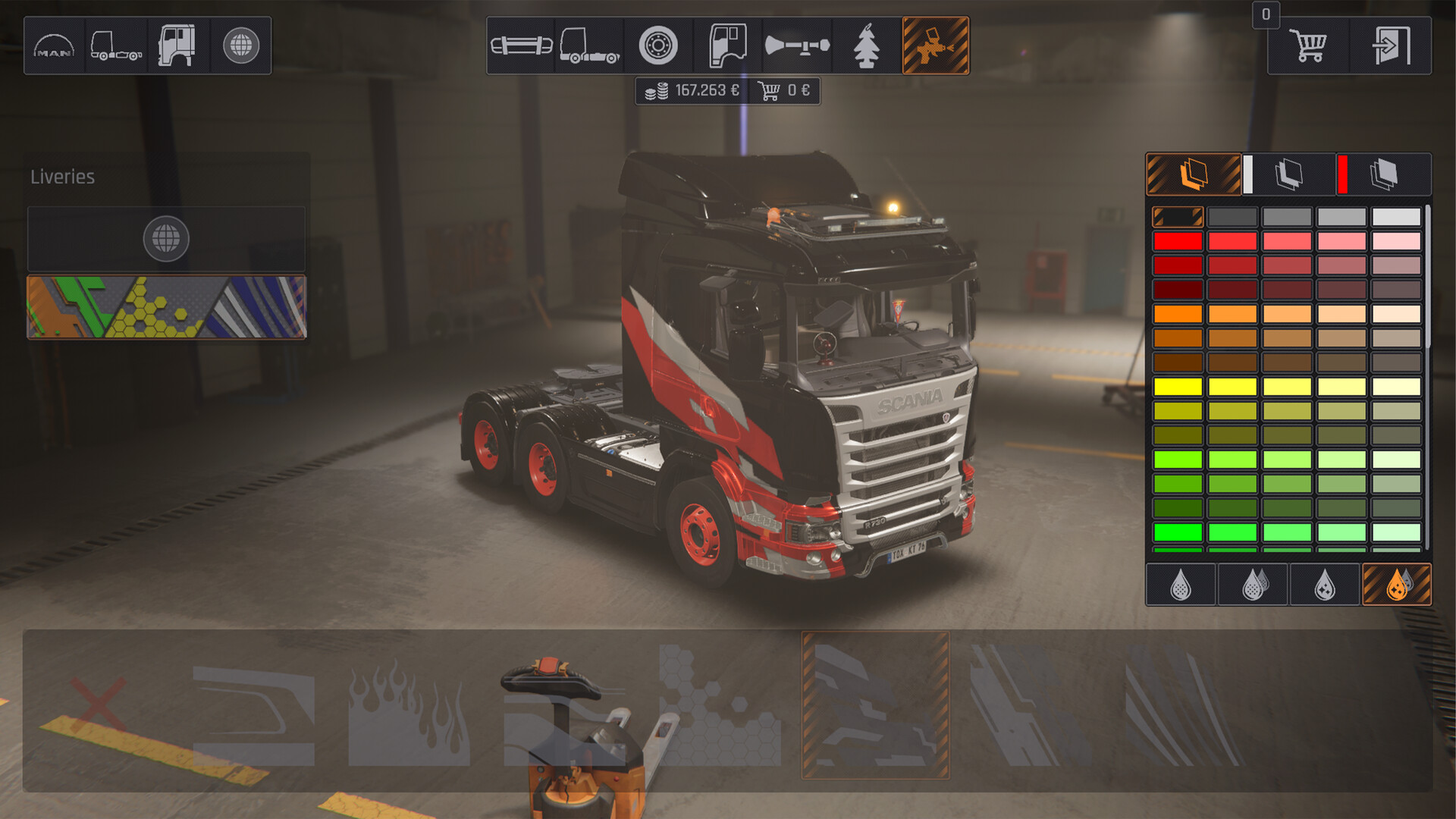This screenshot has width=1456, height=819.
Task: Open the air freshener tree tab
Action: (x=866, y=45)
